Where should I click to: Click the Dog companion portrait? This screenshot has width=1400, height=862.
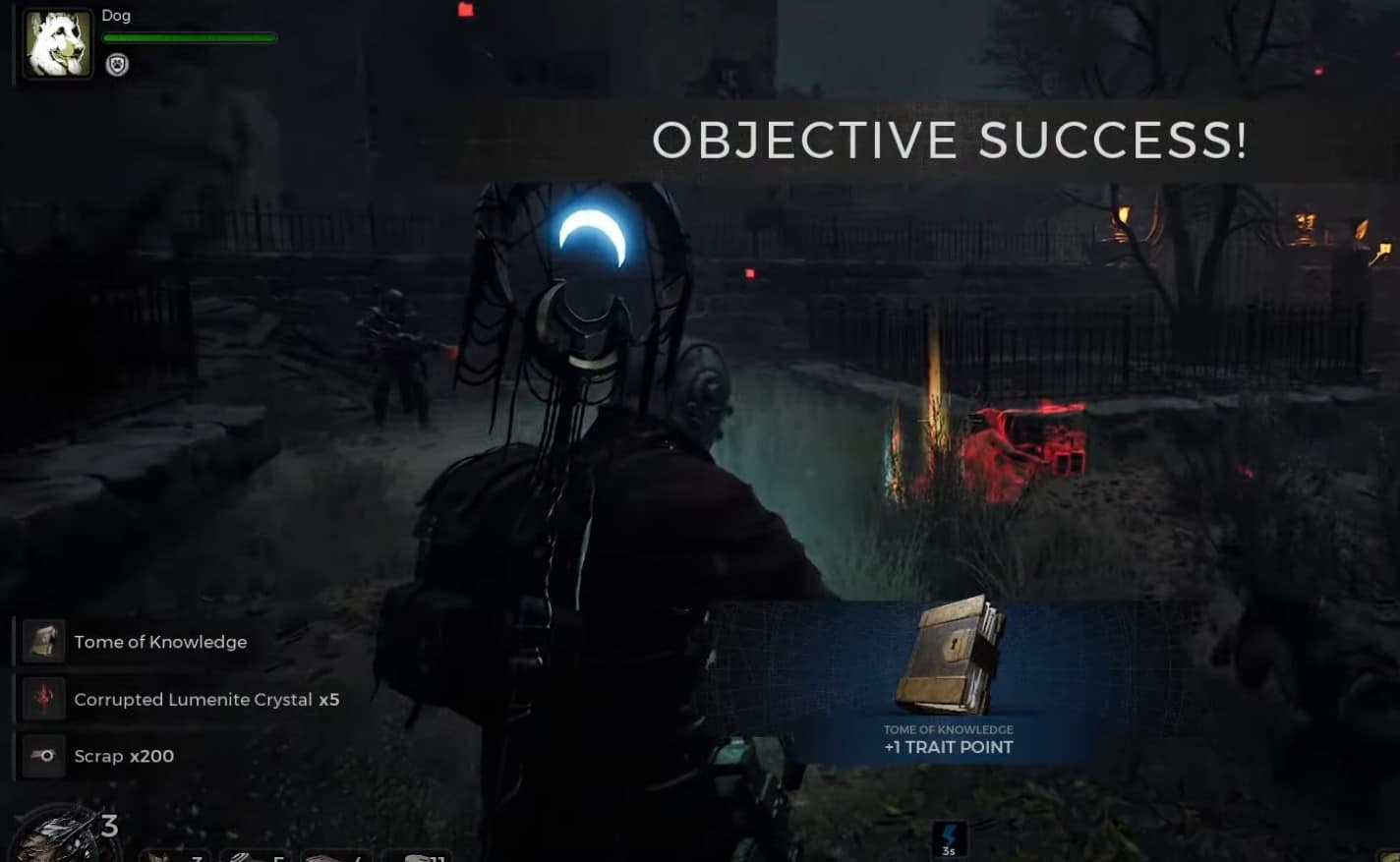pyautogui.click(x=57, y=44)
